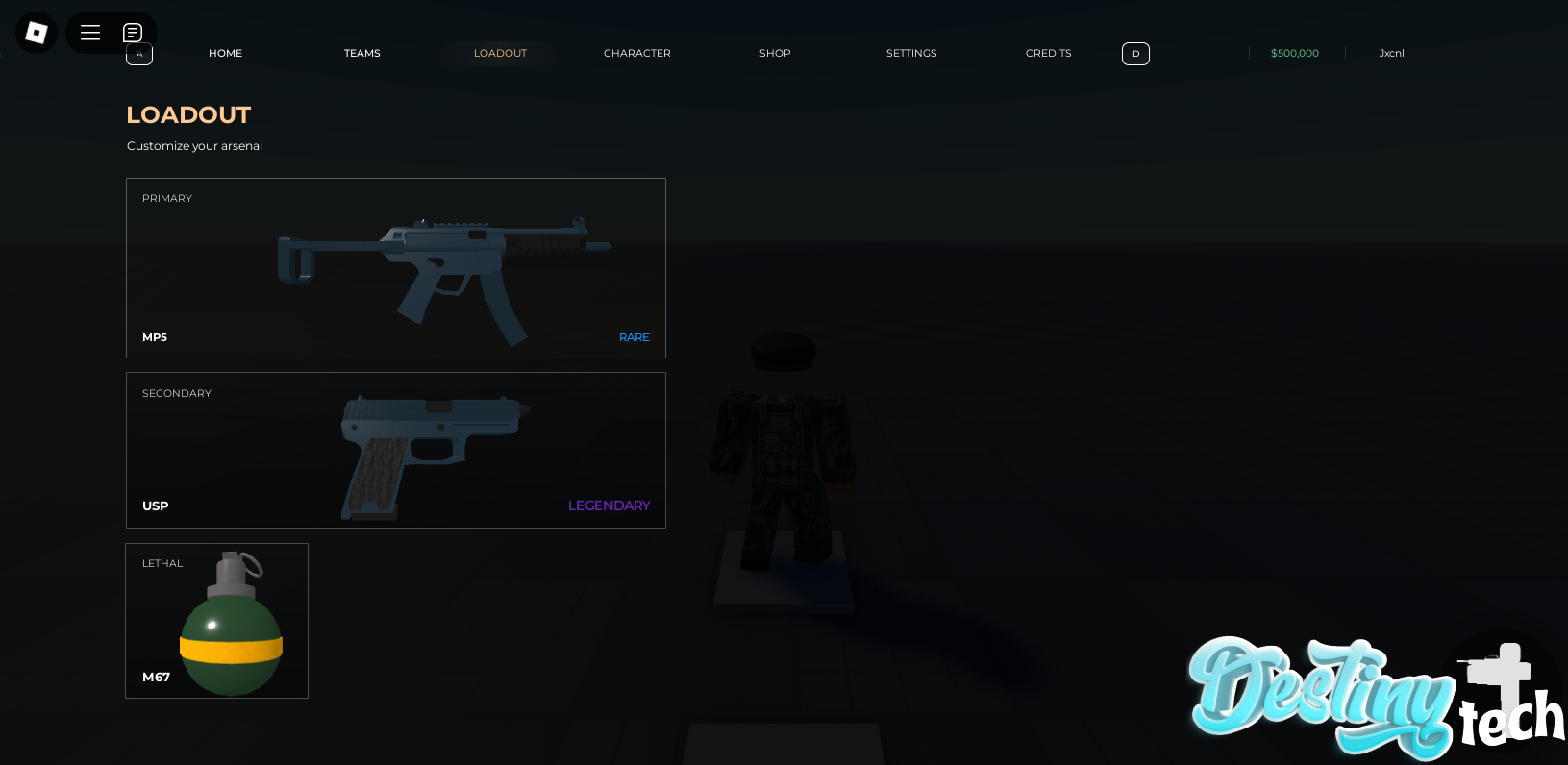Screen dimensions: 1568x765
Task: View the CREDITS page
Action: point(1048,53)
